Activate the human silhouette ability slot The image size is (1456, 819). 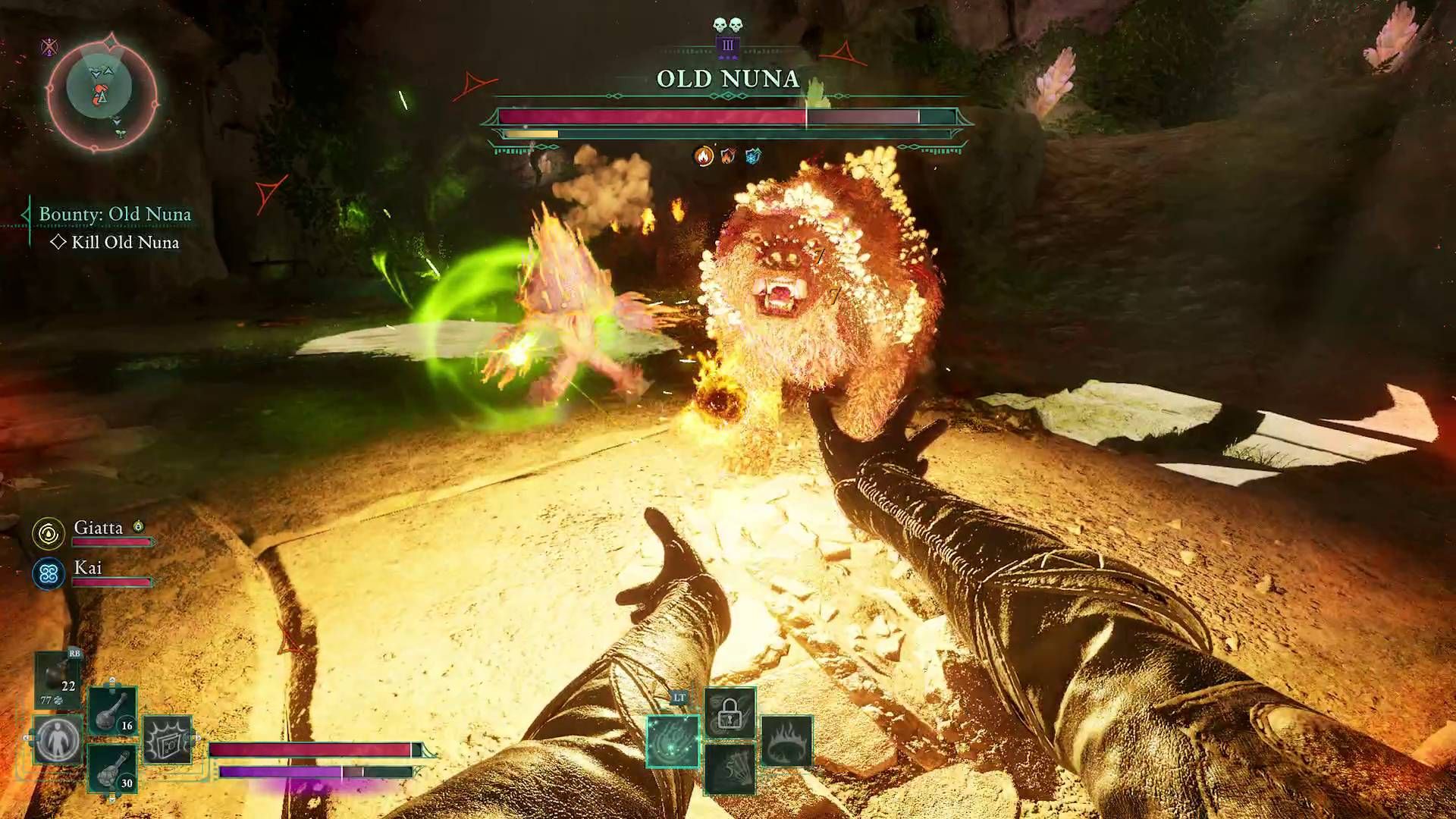[58, 739]
